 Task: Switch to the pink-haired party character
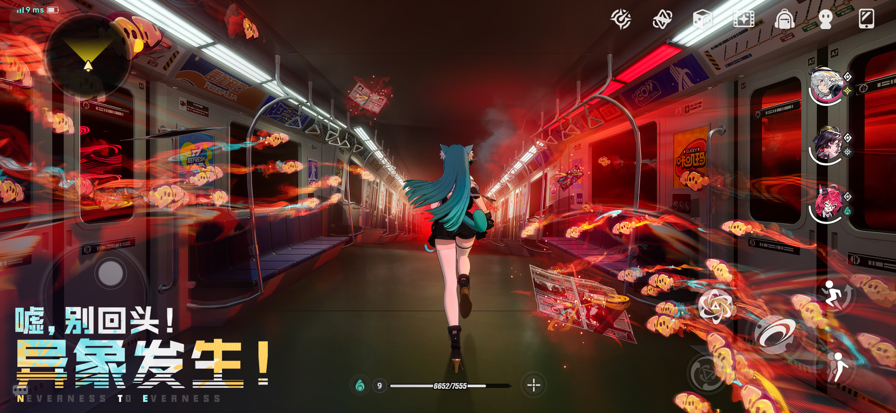(x=827, y=204)
